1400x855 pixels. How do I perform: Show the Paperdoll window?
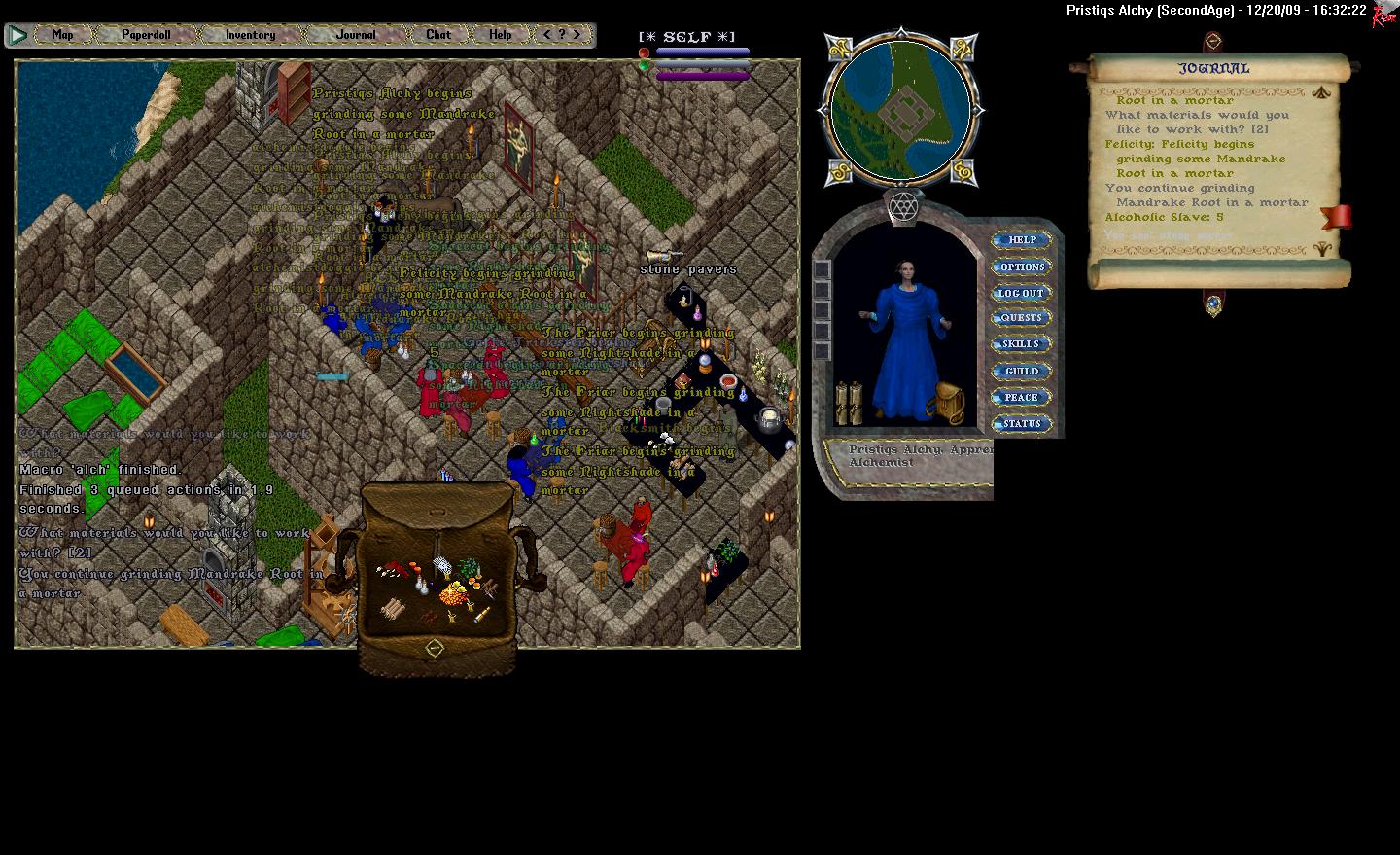146,35
